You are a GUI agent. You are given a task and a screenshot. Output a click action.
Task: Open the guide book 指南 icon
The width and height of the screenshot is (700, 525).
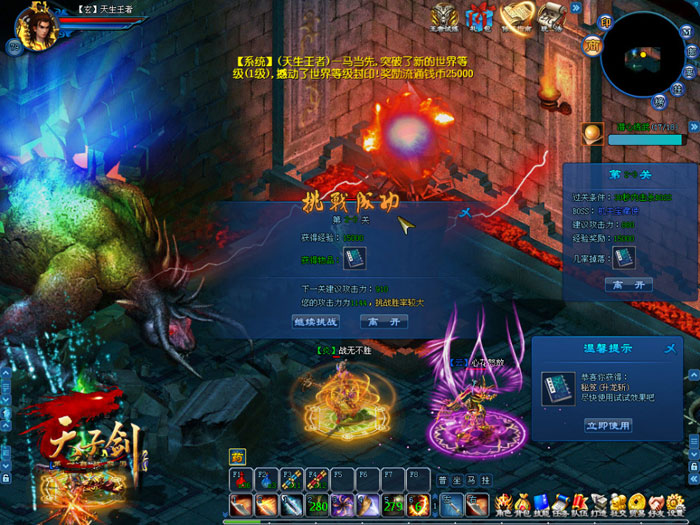tap(516, 17)
